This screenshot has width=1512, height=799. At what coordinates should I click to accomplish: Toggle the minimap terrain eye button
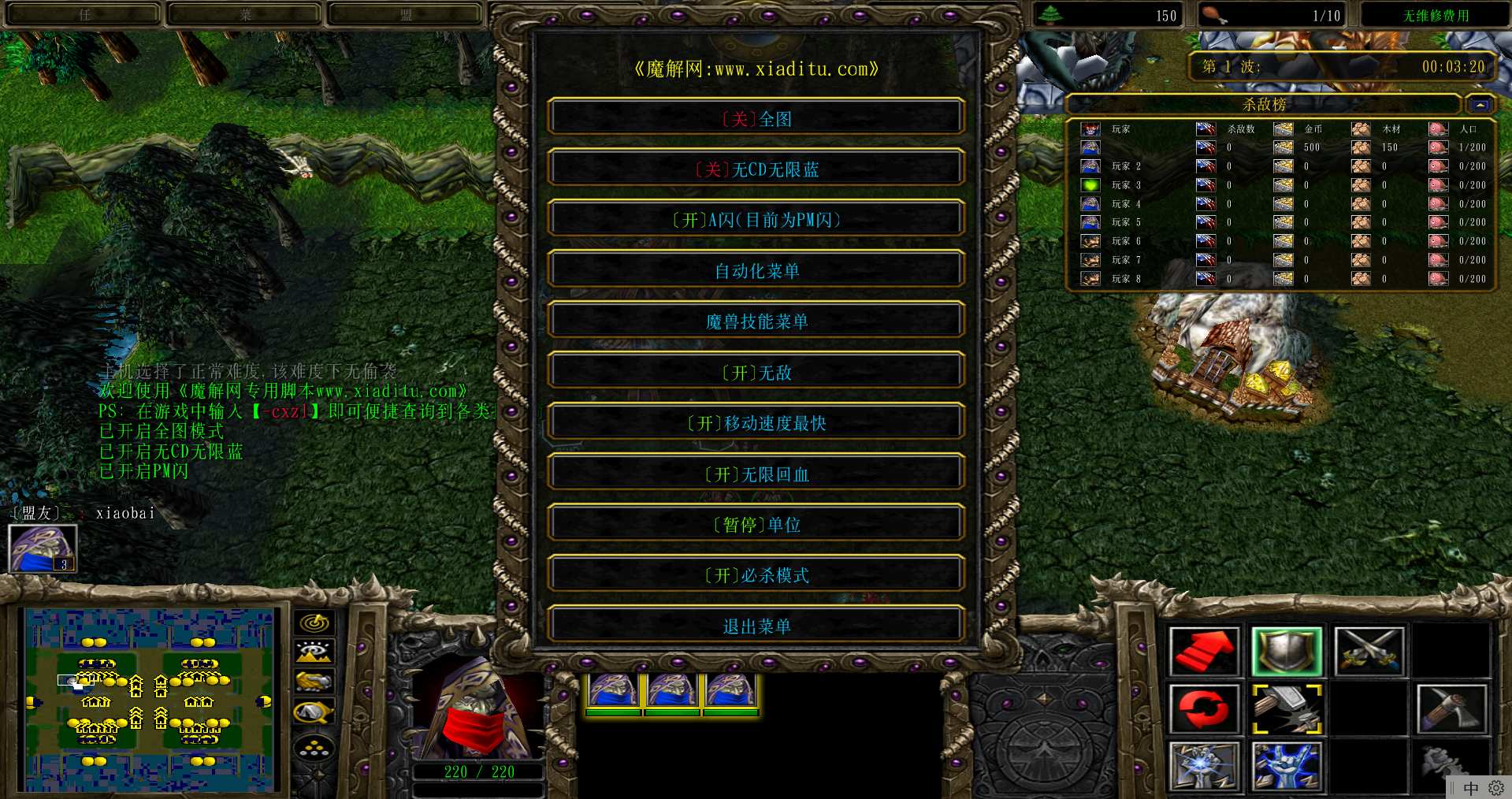314,652
